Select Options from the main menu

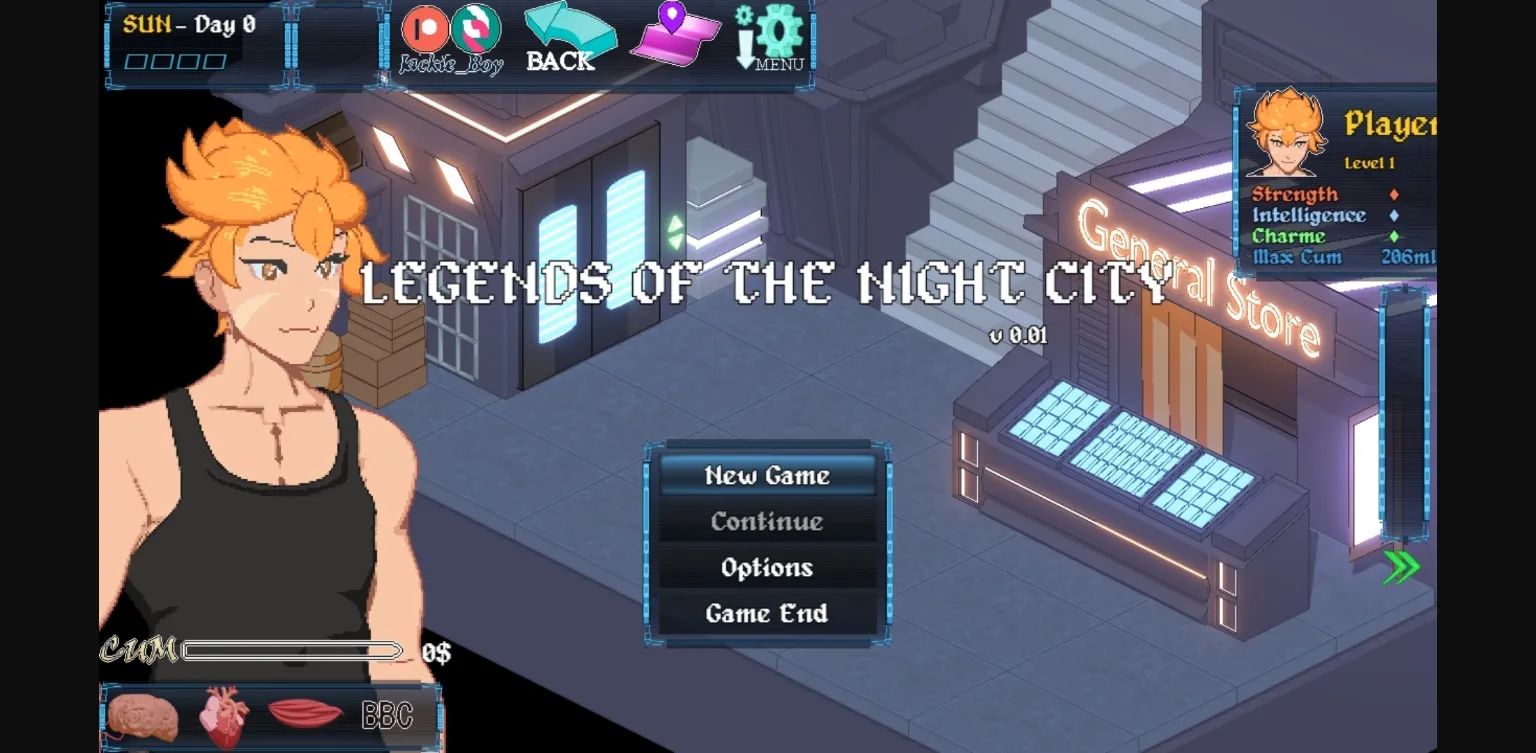click(x=765, y=567)
